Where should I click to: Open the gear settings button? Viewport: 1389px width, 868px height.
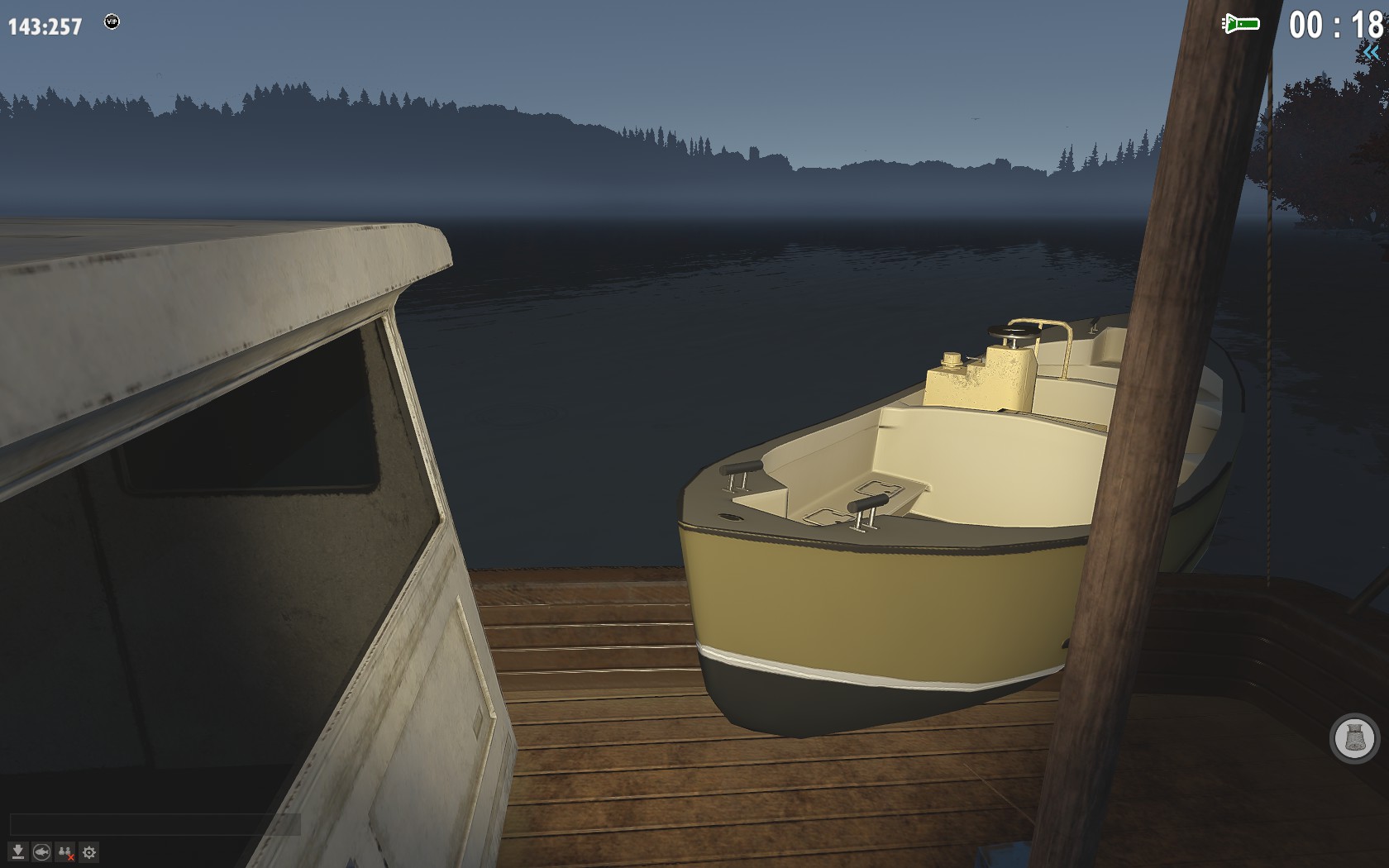click(x=89, y=852)
